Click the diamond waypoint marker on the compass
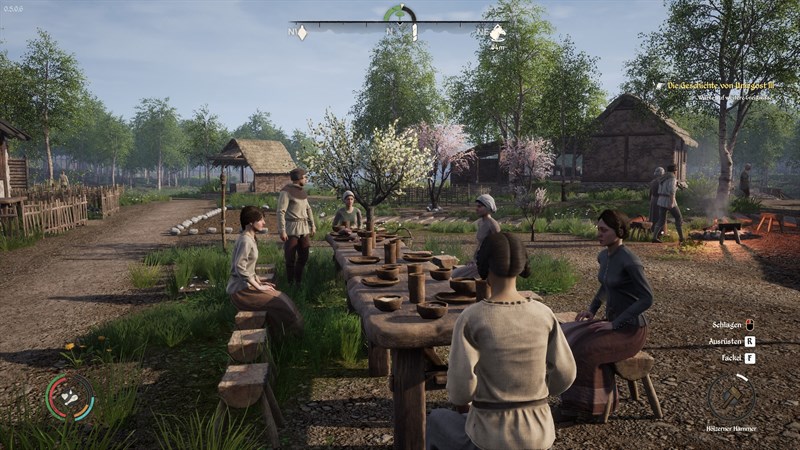 [300, 32]
